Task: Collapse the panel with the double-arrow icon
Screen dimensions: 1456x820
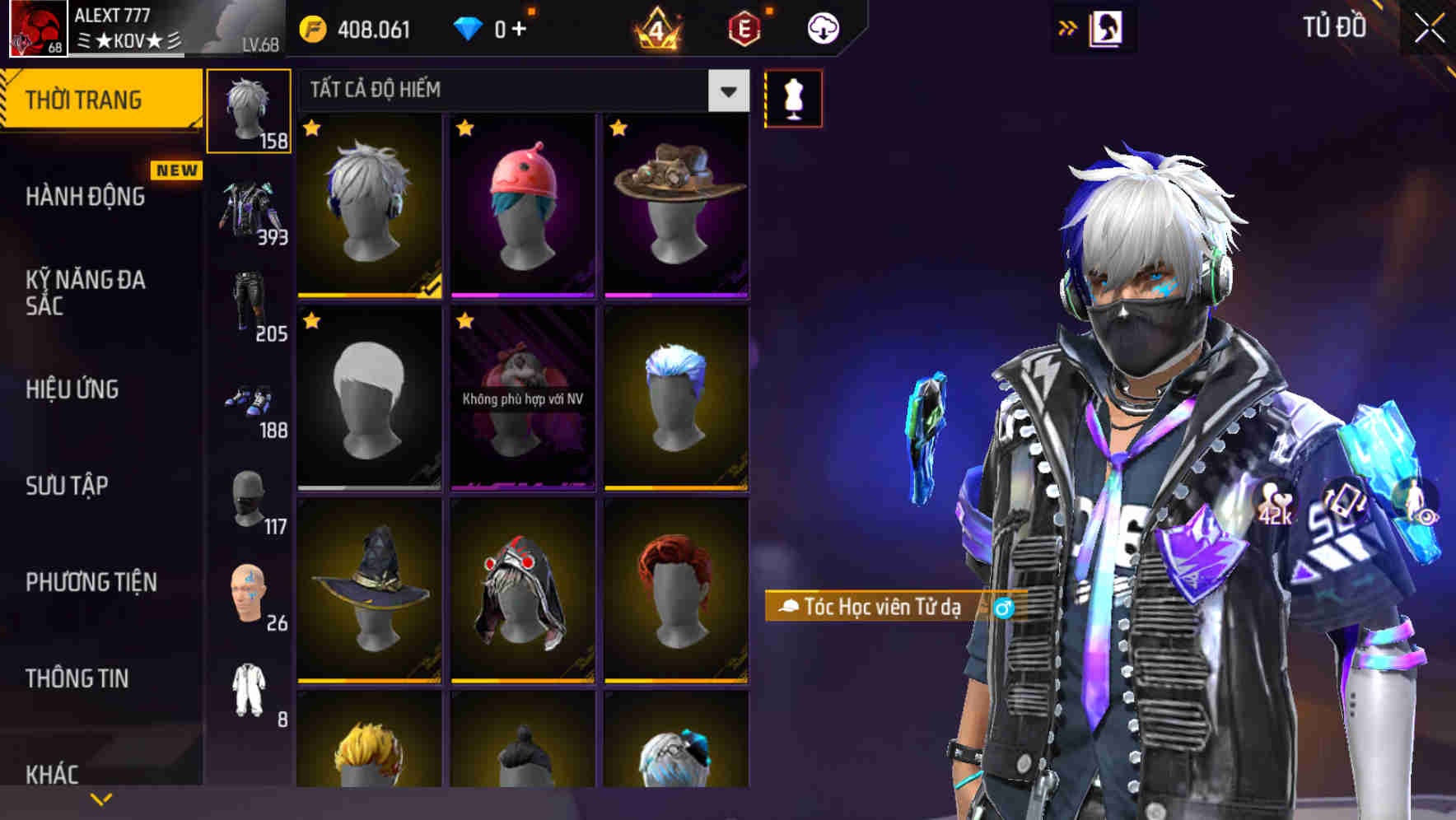Action: pos(1068,26)
